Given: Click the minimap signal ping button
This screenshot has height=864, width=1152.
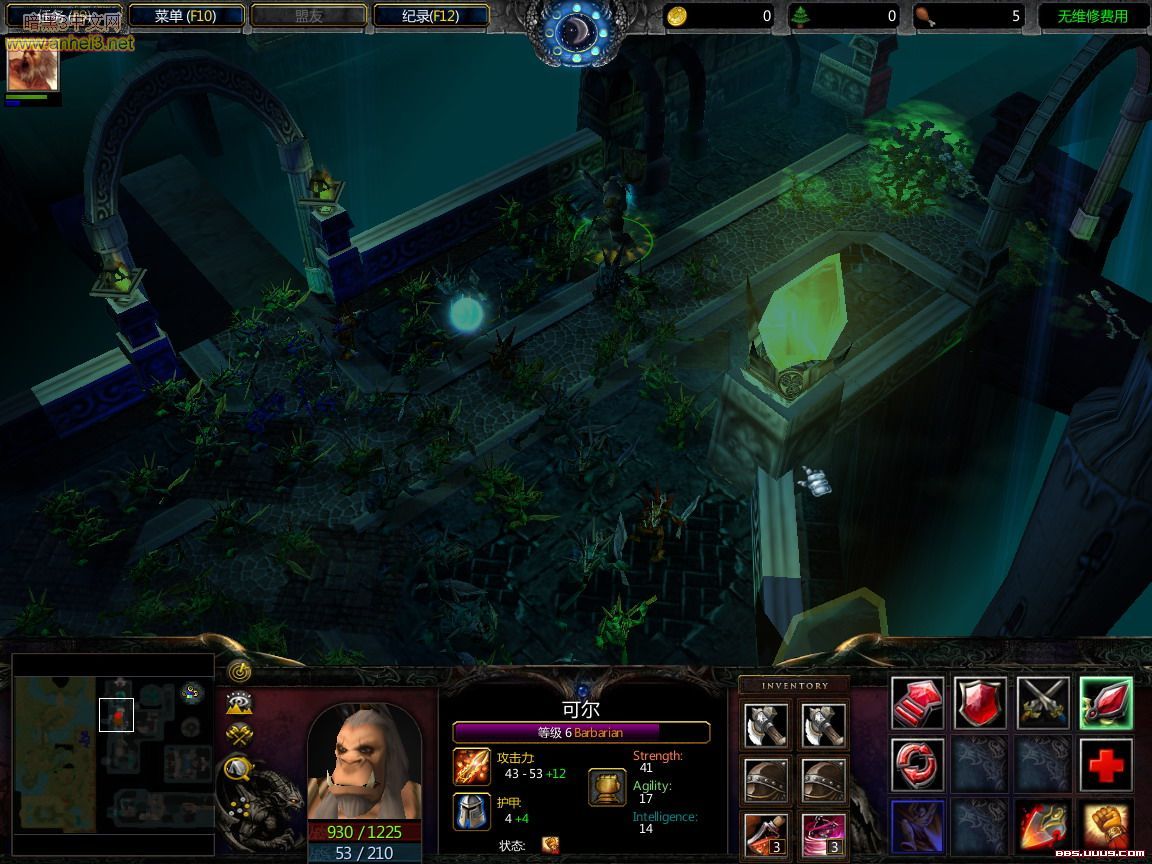Looking at the screenshot, I should [x=238, y=668].
